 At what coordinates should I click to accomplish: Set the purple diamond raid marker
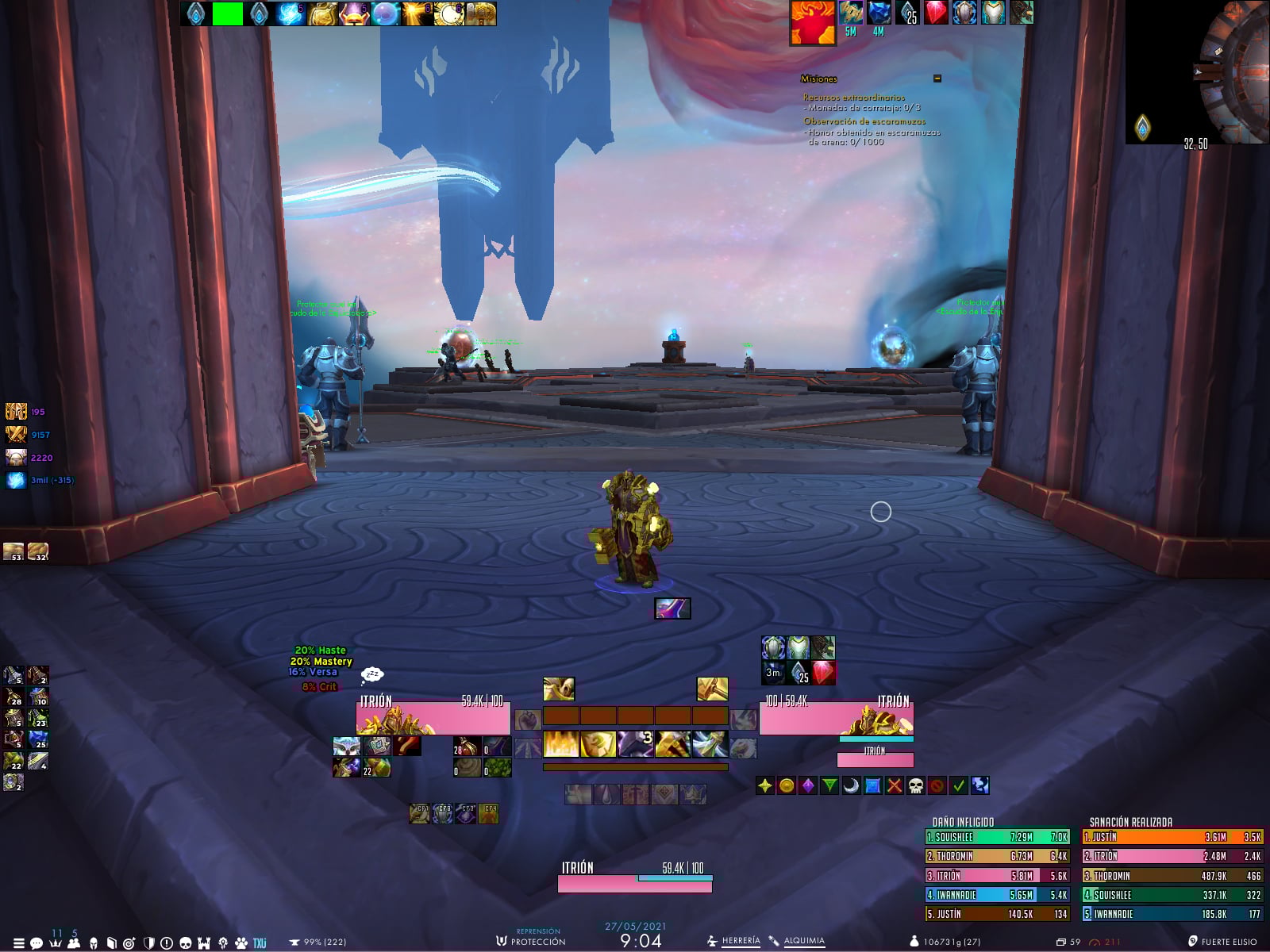point(808,785)
